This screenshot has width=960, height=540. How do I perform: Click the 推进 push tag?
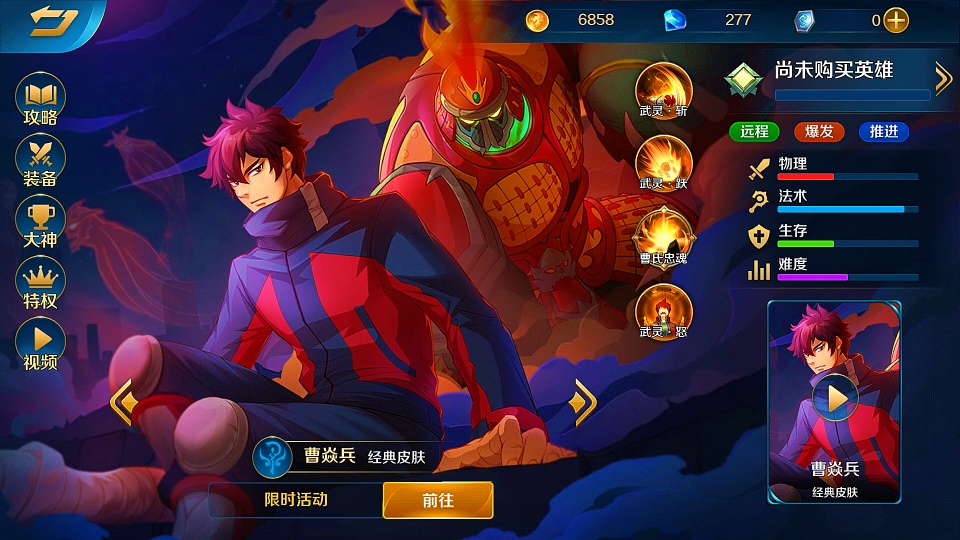tap(884, 131)
